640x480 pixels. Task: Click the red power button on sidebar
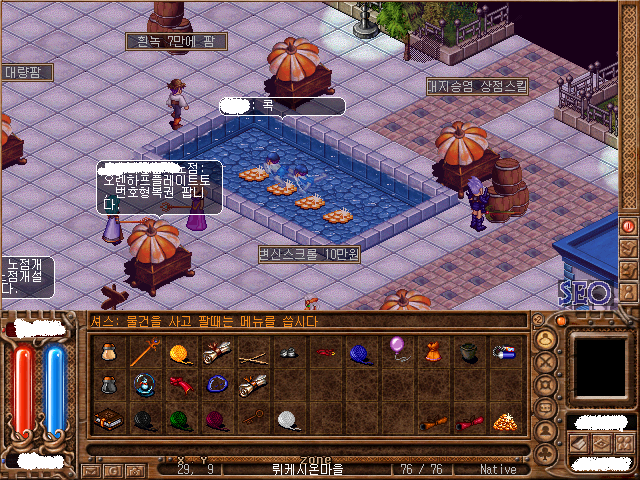[629, 226]
